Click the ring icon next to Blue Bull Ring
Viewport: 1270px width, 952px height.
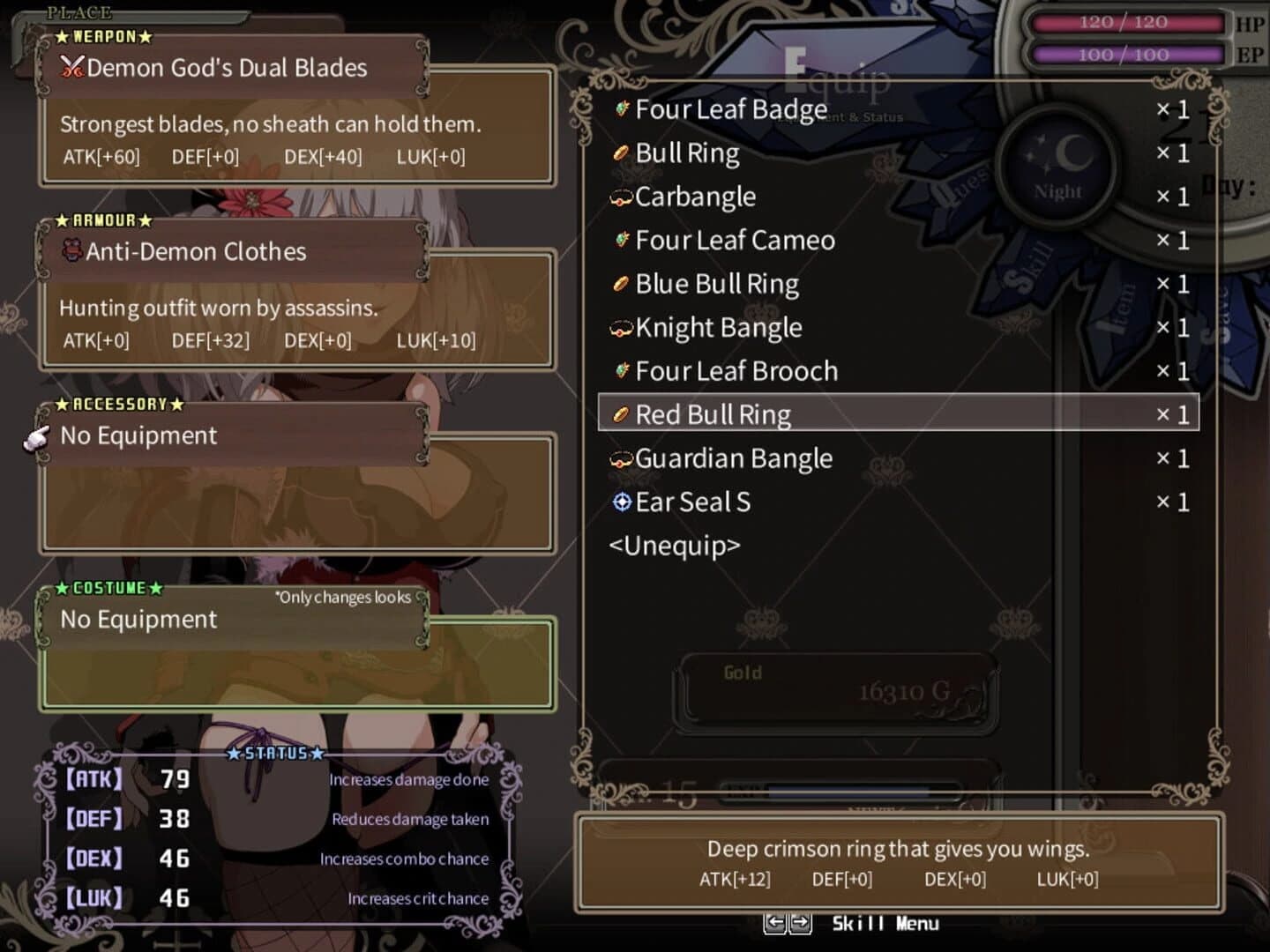pos(620,284)
